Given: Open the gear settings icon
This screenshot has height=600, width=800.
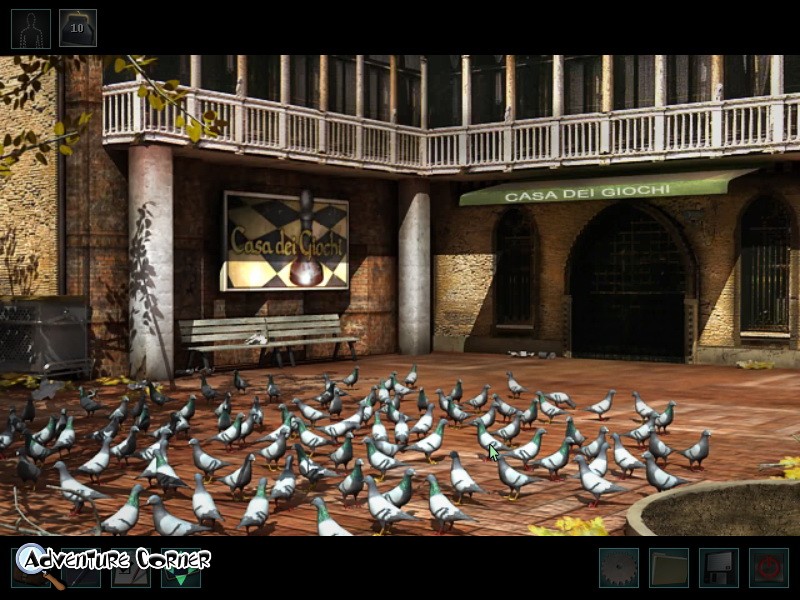Looking at the screenshot, I should click(x=618, y=568).
